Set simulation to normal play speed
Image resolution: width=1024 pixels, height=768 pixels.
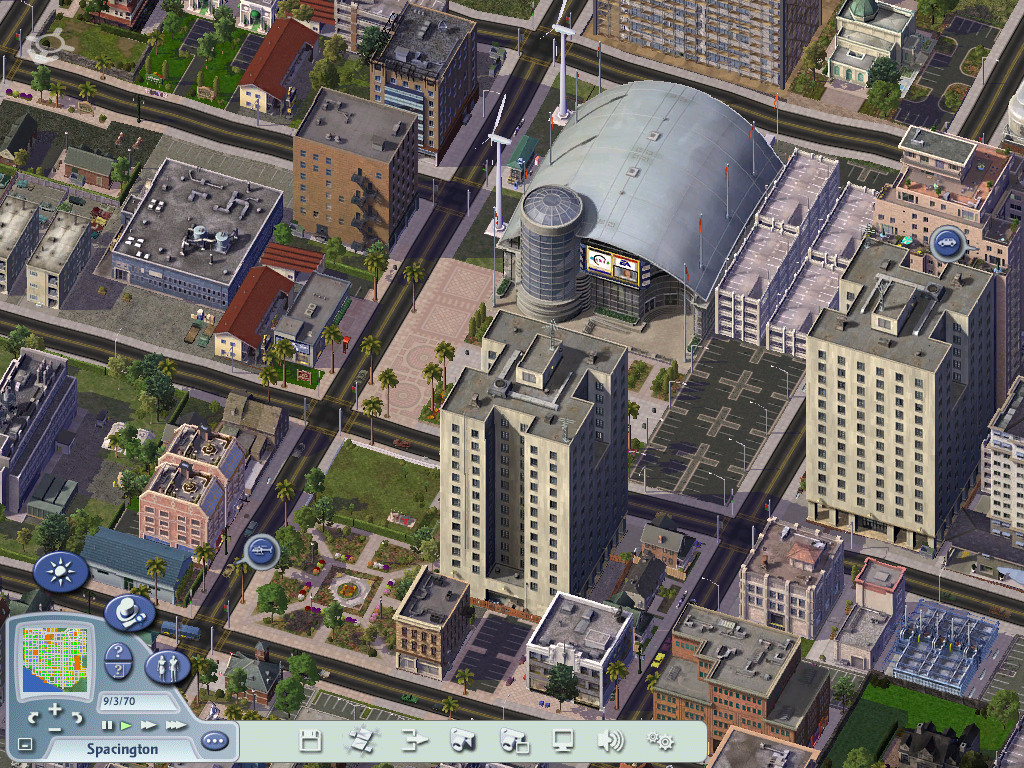pos(126,725)
